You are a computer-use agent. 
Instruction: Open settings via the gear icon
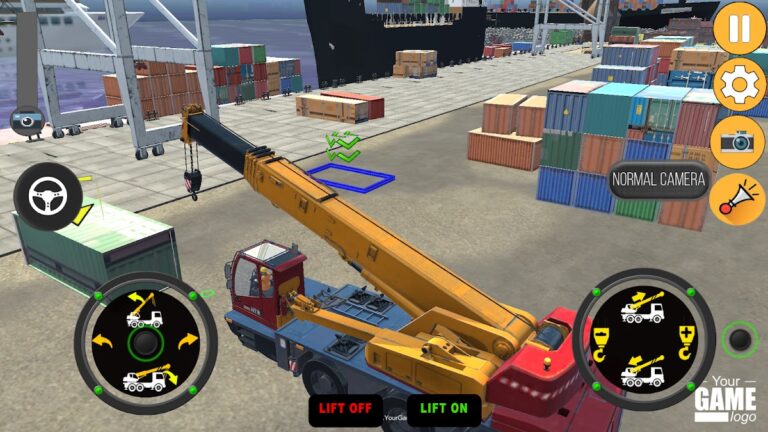point(739,84)
